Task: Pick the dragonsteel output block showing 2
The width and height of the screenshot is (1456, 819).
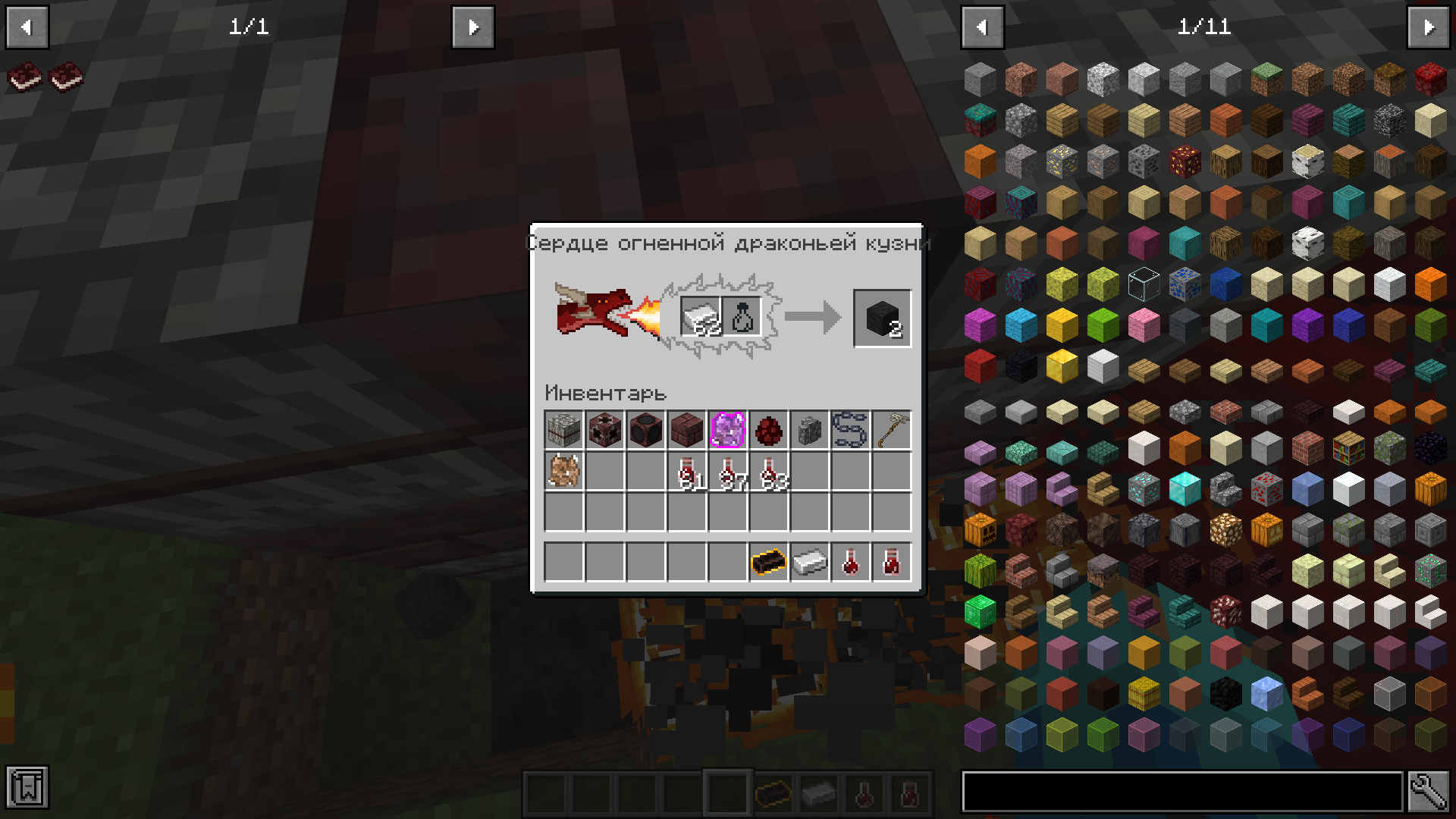Action: click(x=882, y=317)
